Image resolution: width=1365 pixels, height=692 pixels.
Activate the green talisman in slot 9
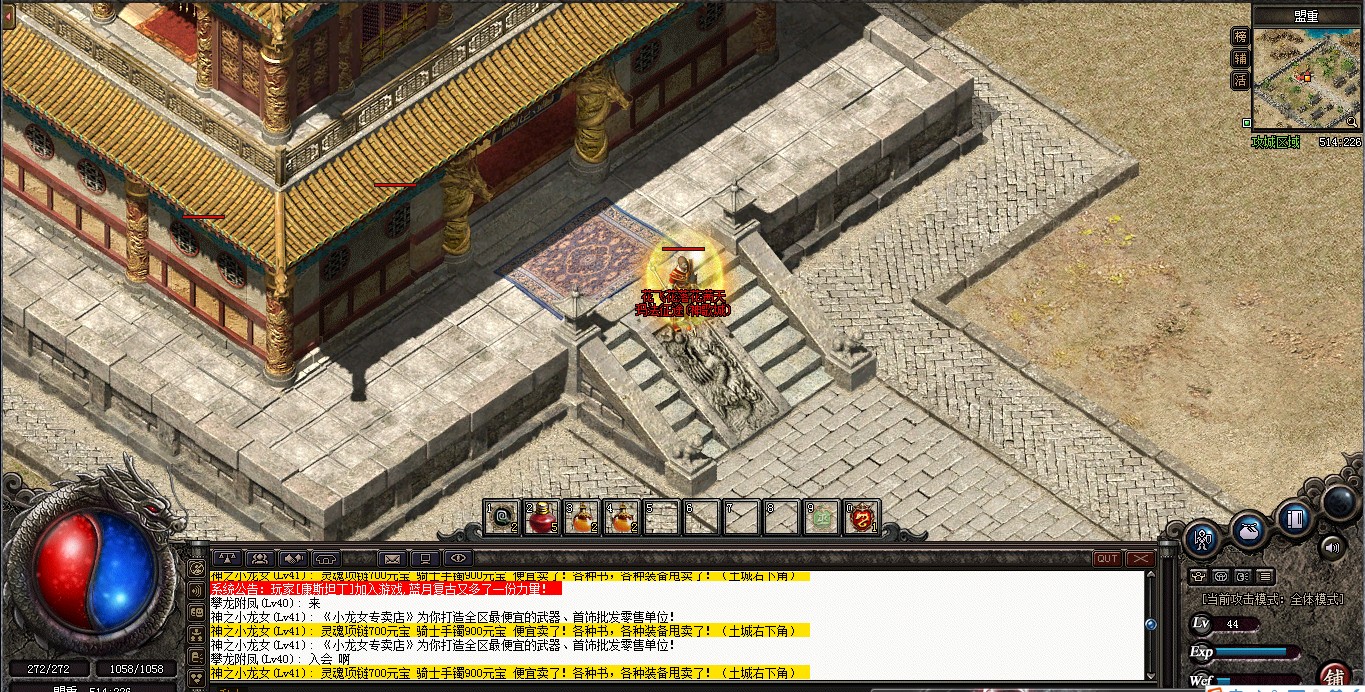coord(822,518)
